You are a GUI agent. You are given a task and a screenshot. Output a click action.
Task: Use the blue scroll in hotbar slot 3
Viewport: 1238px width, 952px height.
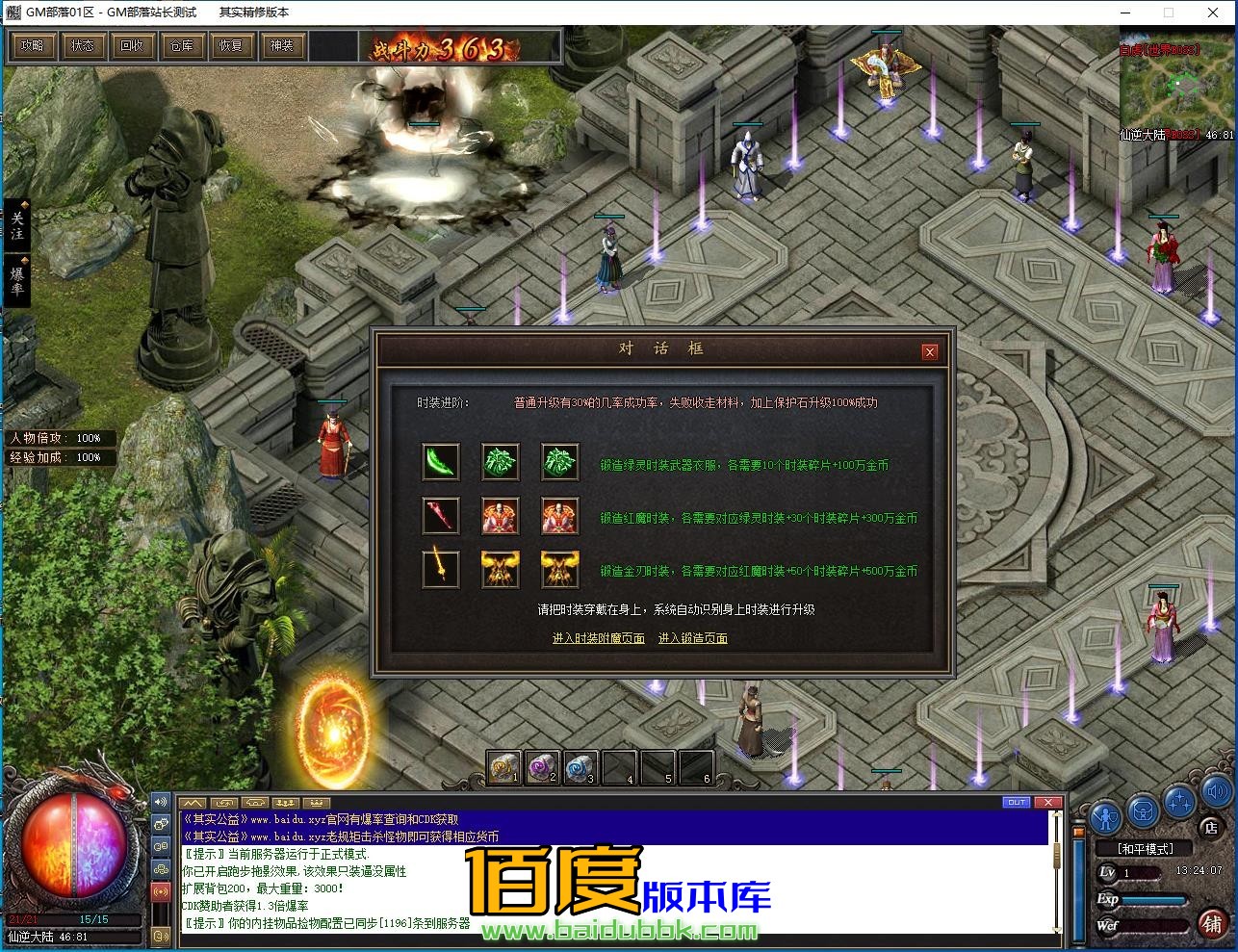(x=580, y=767)
